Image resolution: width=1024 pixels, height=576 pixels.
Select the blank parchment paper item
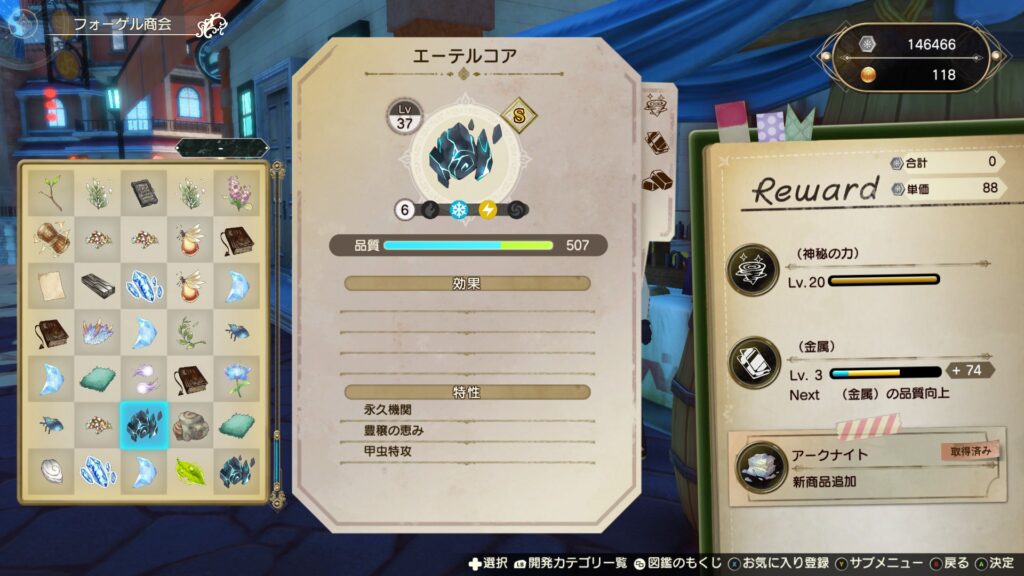click(50, 286)
